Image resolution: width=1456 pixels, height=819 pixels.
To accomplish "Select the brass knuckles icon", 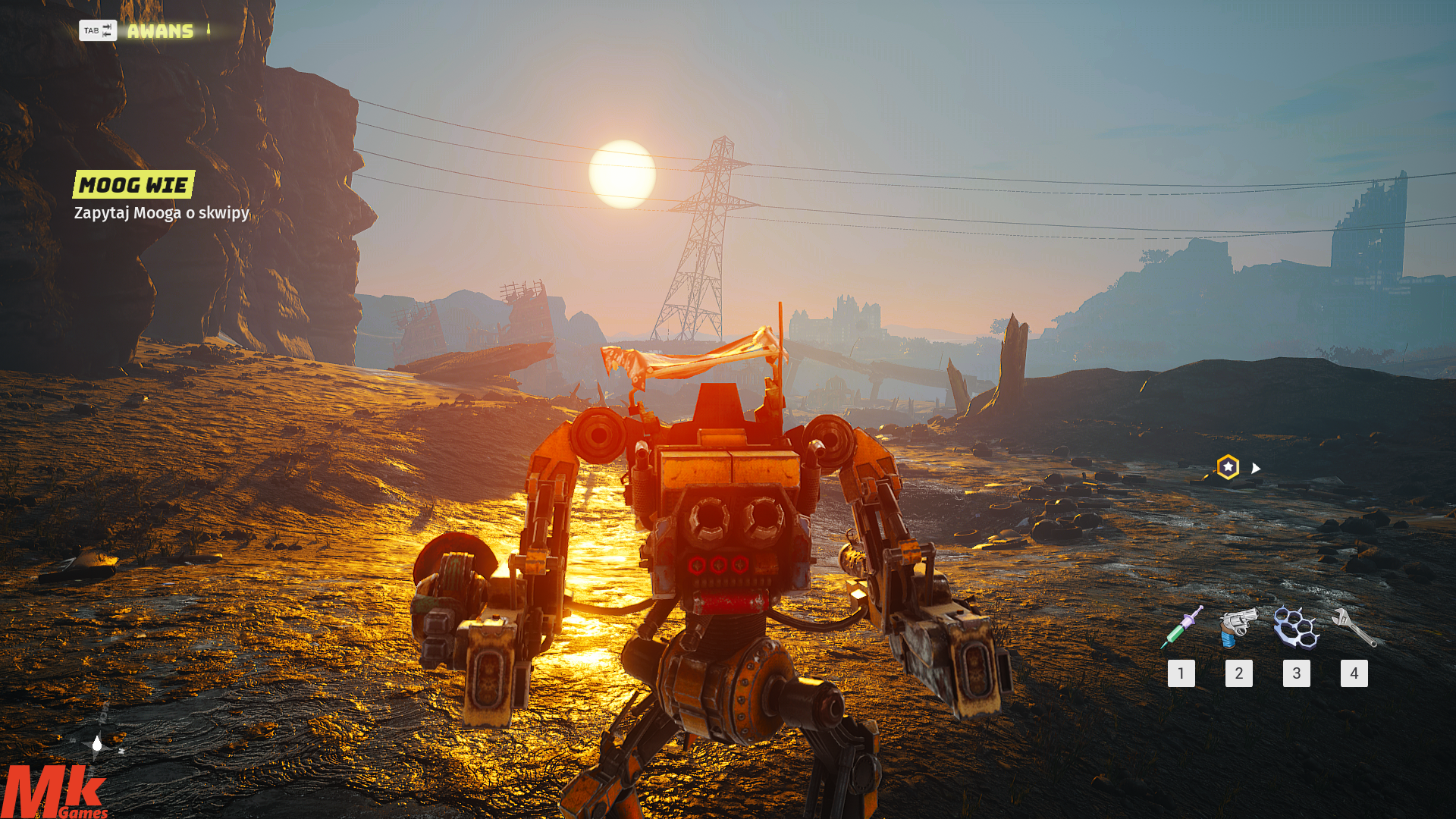I will (1296, 627).
